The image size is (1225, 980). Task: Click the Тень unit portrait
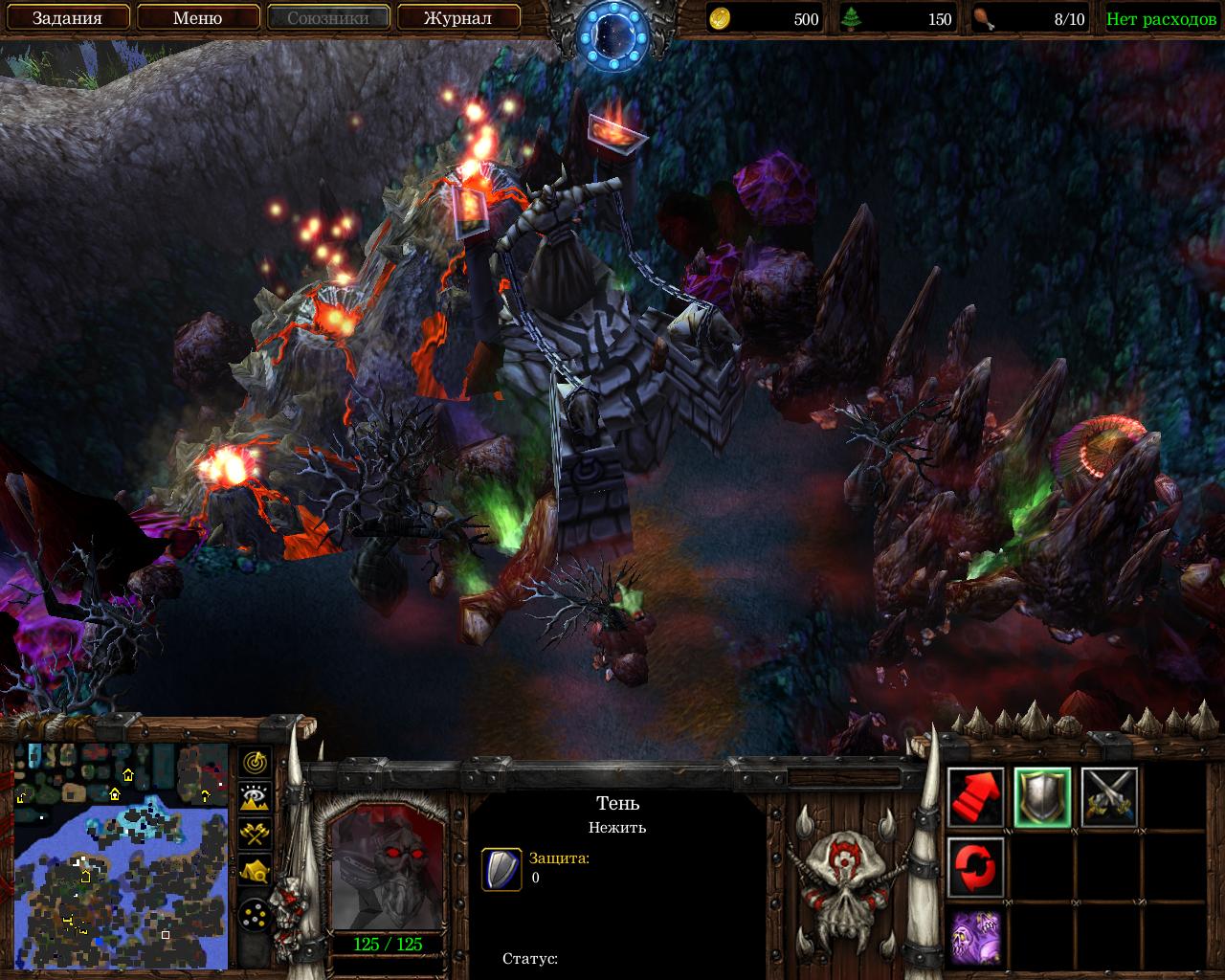[388, 867]
